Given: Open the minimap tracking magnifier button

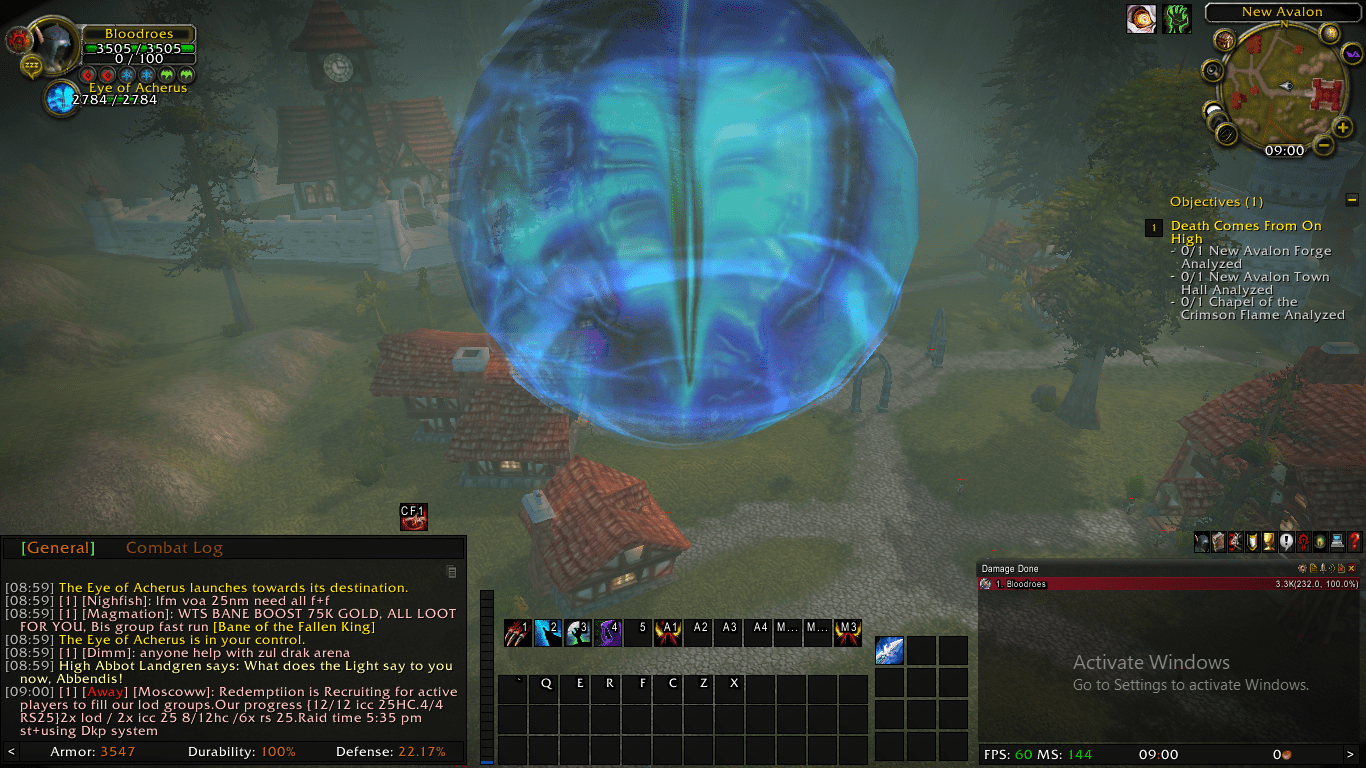Looking at the screenshot, I should [1213, 70].
